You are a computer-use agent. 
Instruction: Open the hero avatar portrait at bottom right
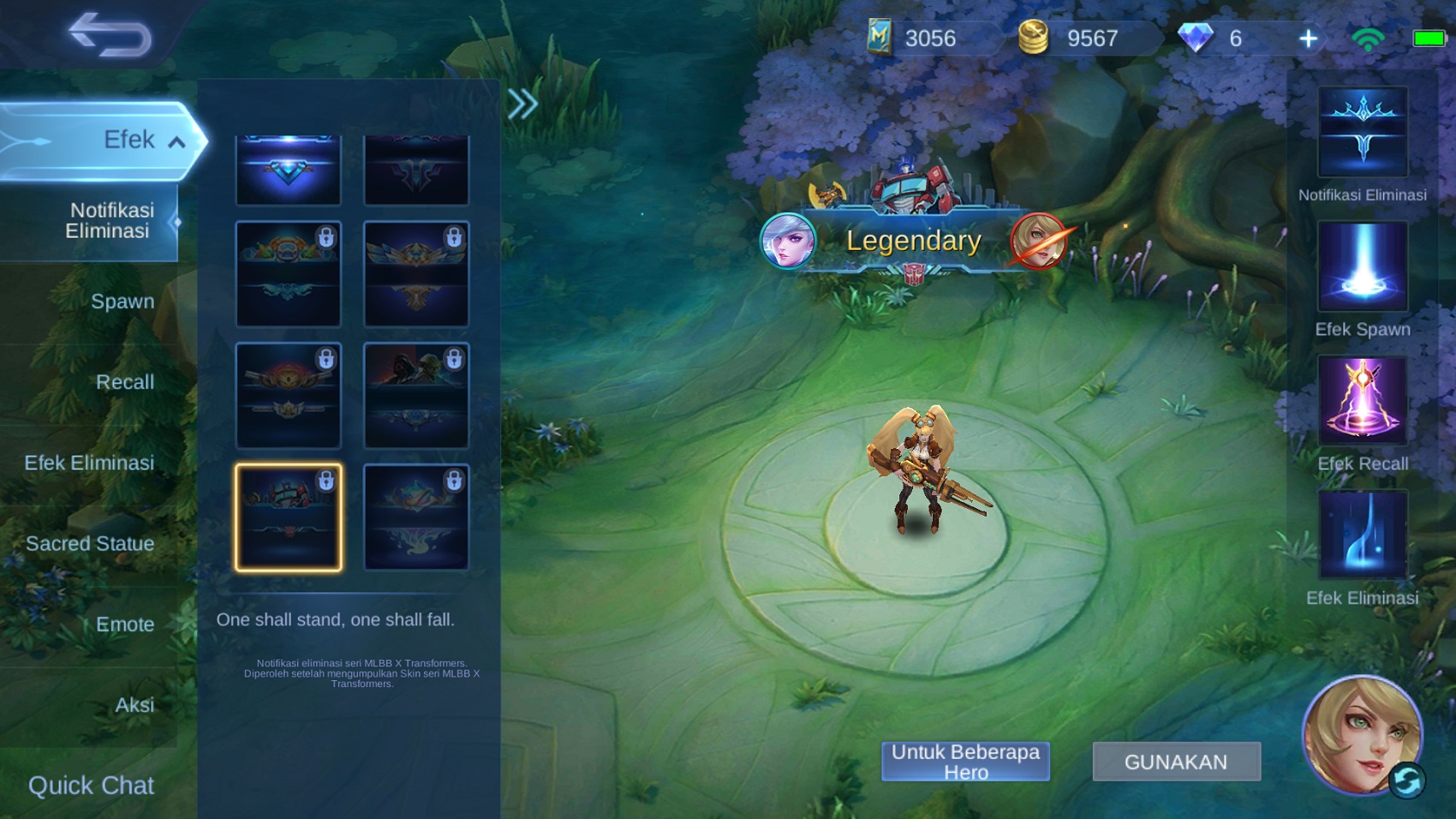(x=1364, y=738)
